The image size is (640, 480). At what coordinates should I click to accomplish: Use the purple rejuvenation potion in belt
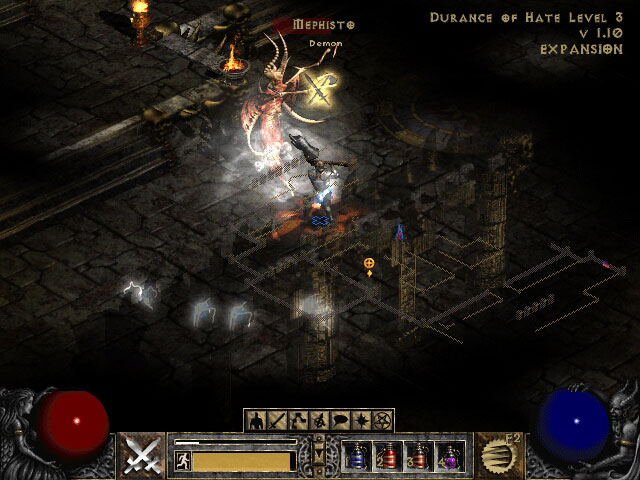450,458
